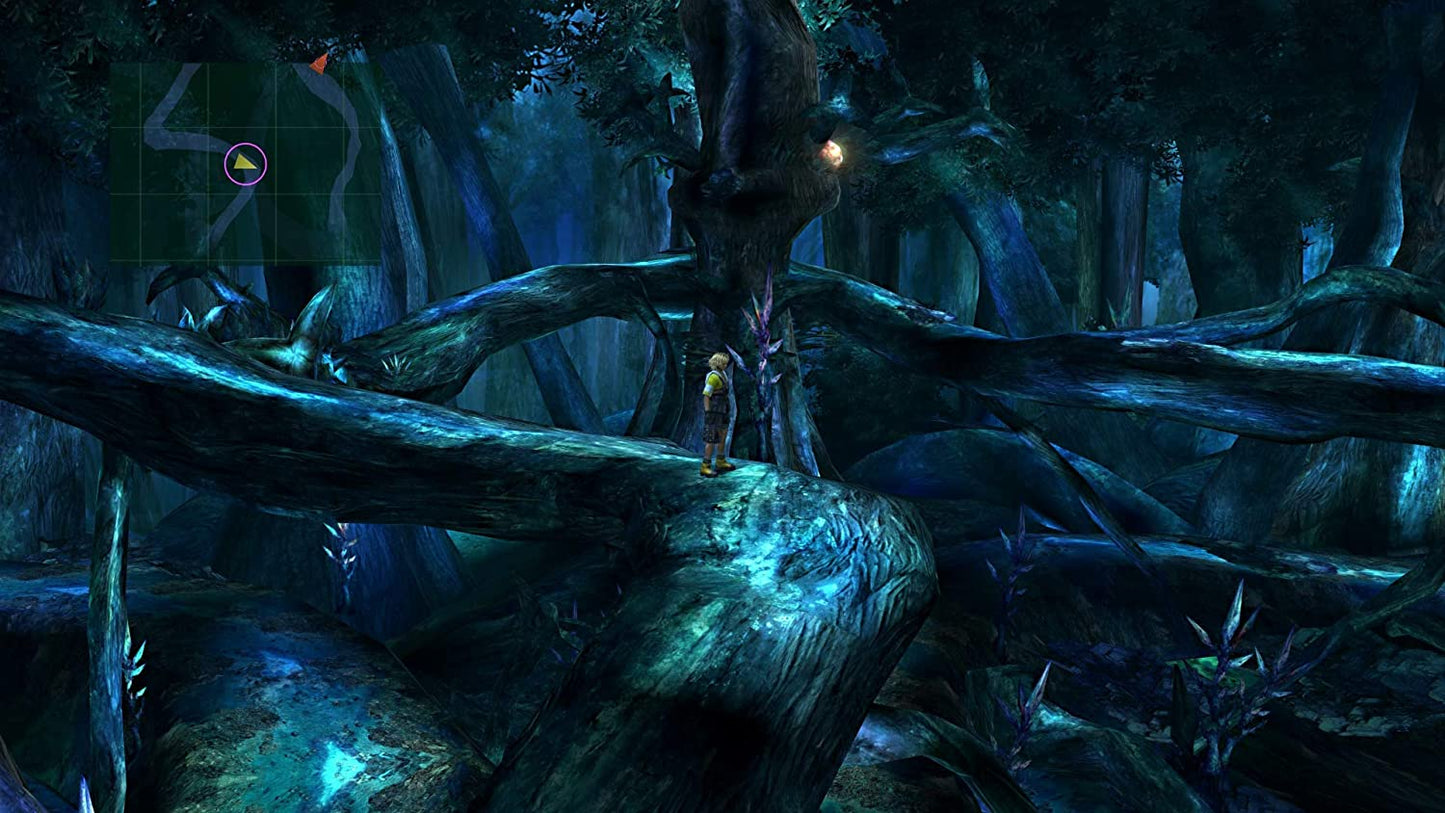Click the red destination arrow on the minimap
The image size is (1445, 813).
pyautogui.click(x=319, y=65)
